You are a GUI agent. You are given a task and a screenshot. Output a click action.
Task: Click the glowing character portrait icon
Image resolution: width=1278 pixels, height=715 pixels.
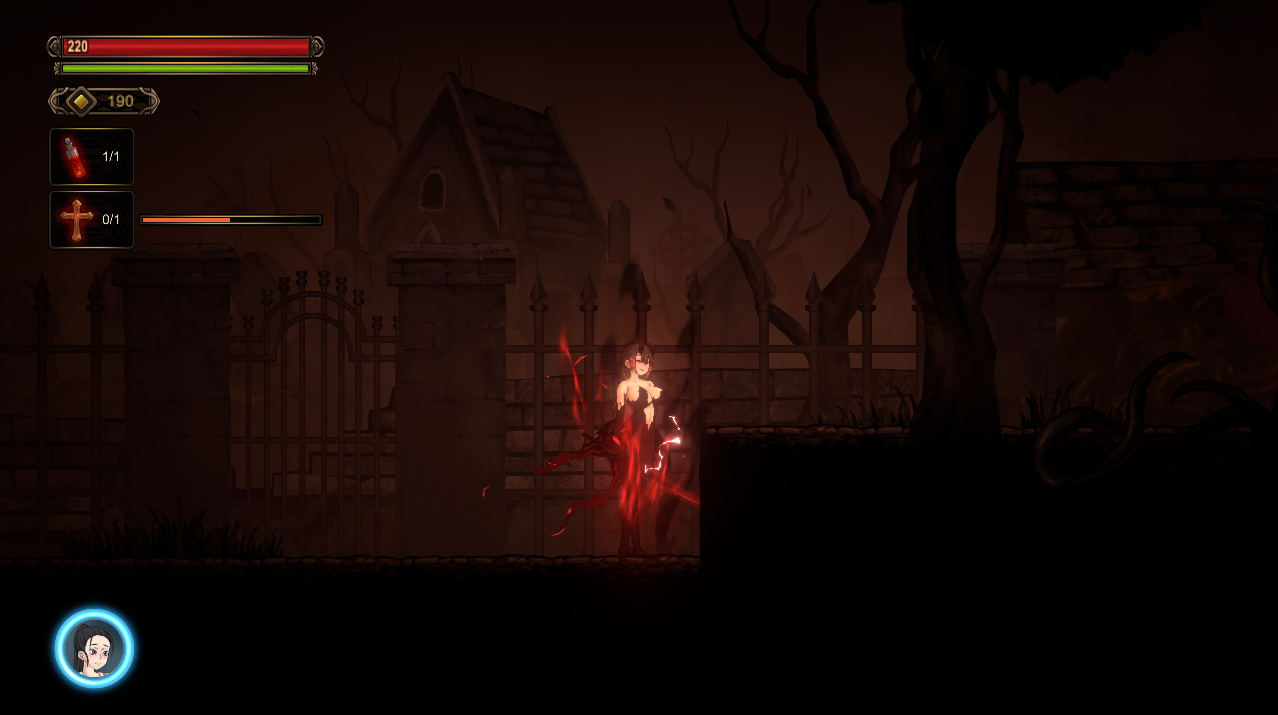94,649
